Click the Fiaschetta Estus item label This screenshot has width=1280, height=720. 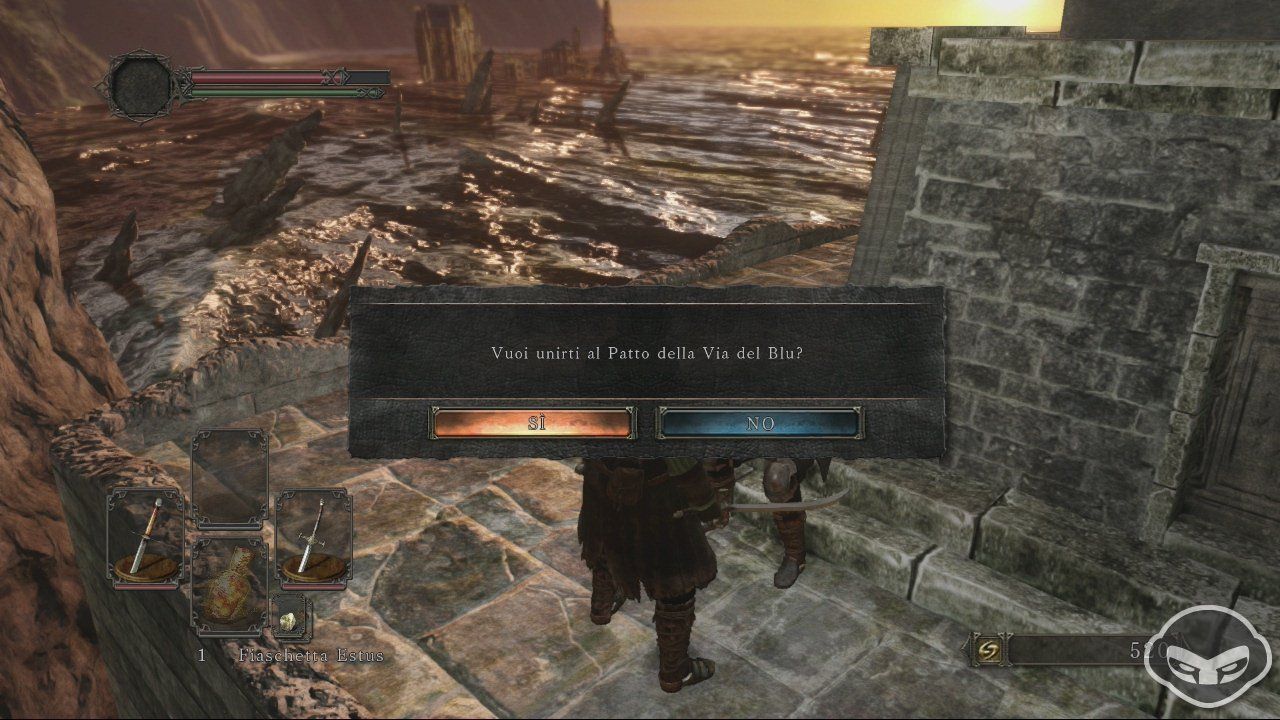tap(310, 657)
